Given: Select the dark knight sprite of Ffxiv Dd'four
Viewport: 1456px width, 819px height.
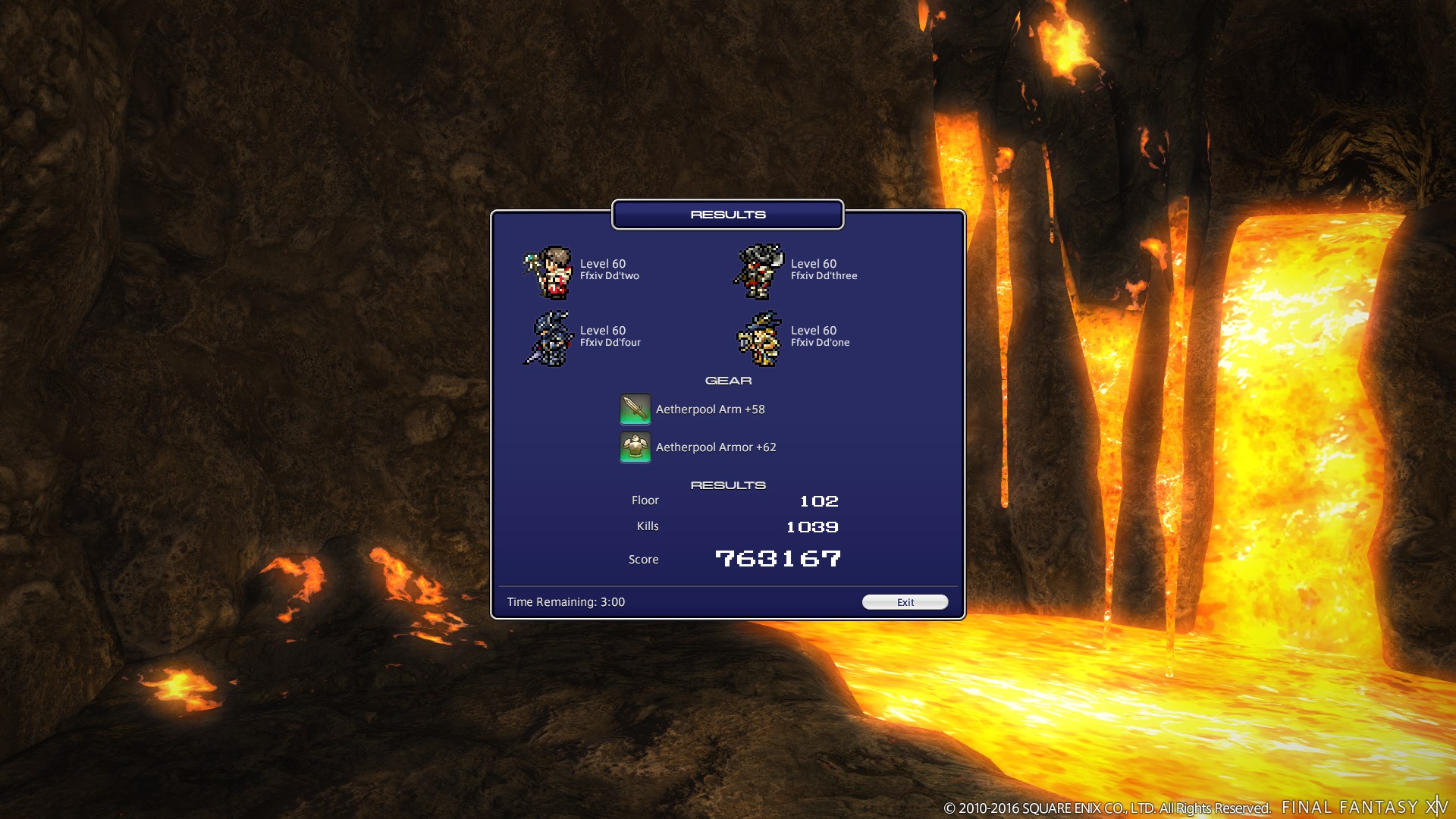Looking at the screenshot, I should click(548, 340).
